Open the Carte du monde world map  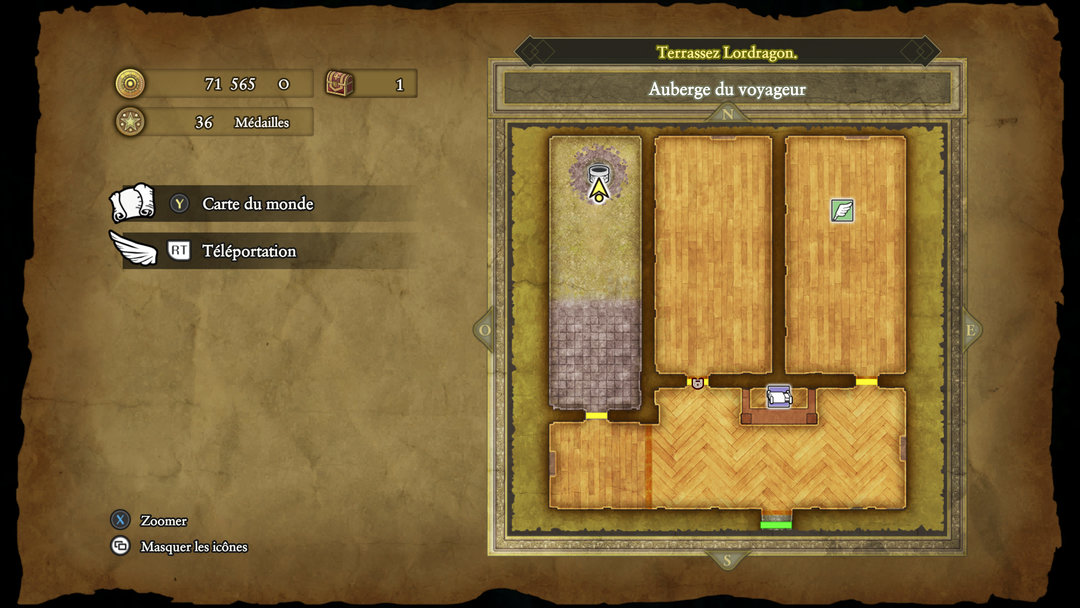coord(257,204)
